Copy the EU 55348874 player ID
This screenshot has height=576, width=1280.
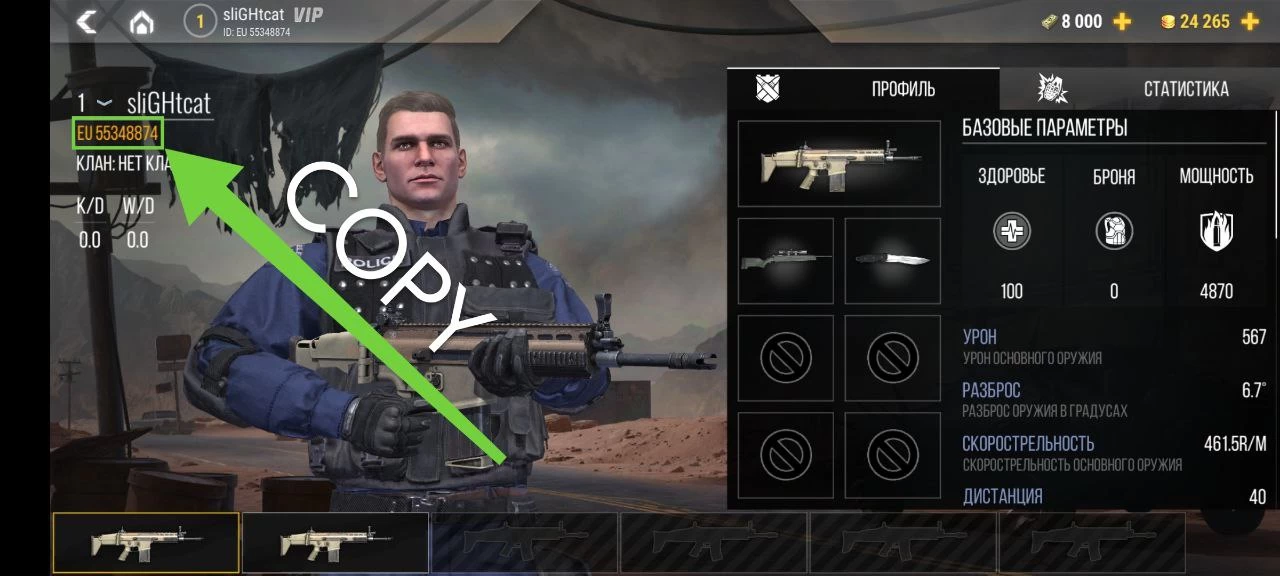coord(118,134)
